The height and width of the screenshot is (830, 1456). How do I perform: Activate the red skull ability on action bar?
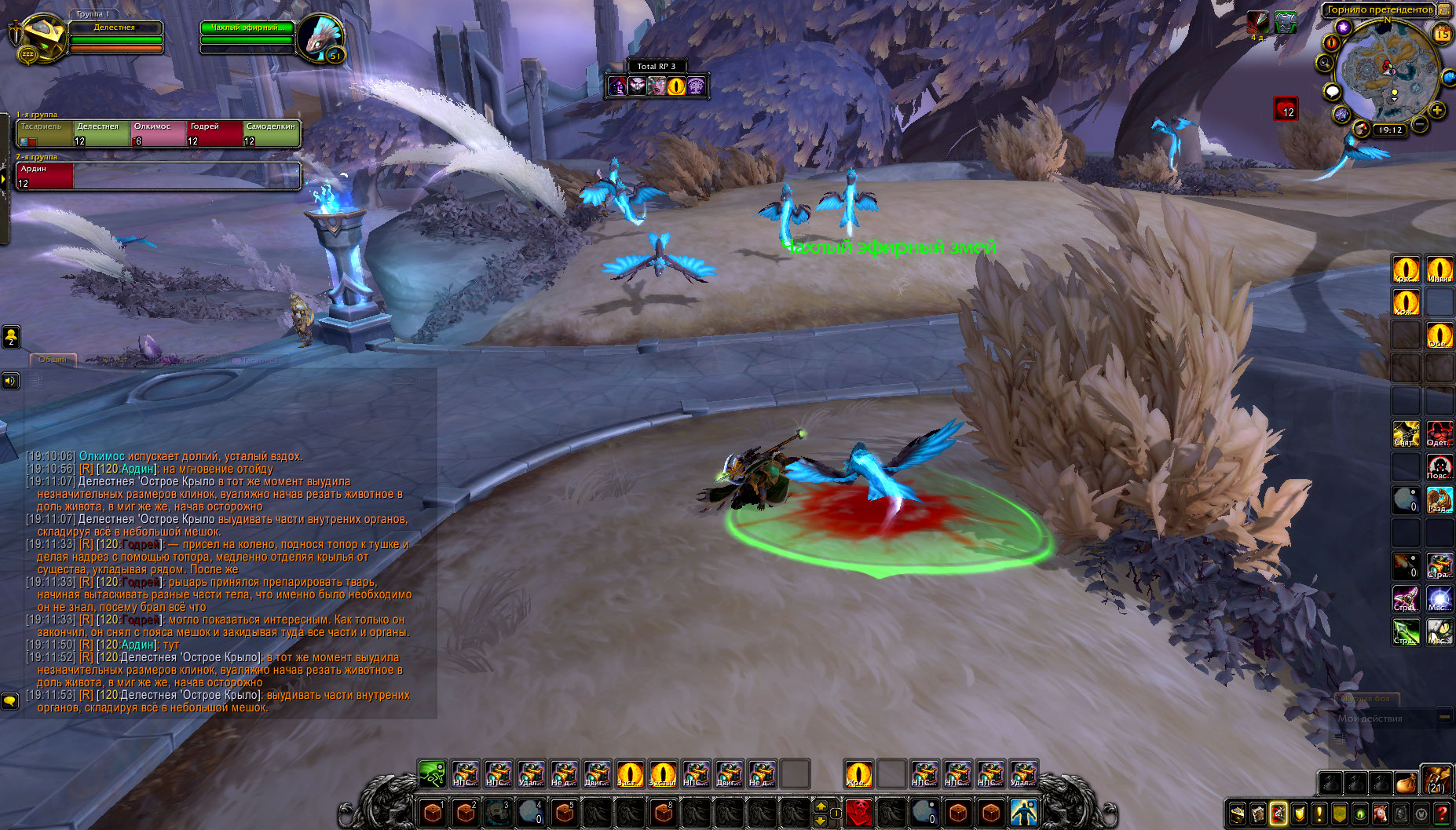click(x=859, y=812)
